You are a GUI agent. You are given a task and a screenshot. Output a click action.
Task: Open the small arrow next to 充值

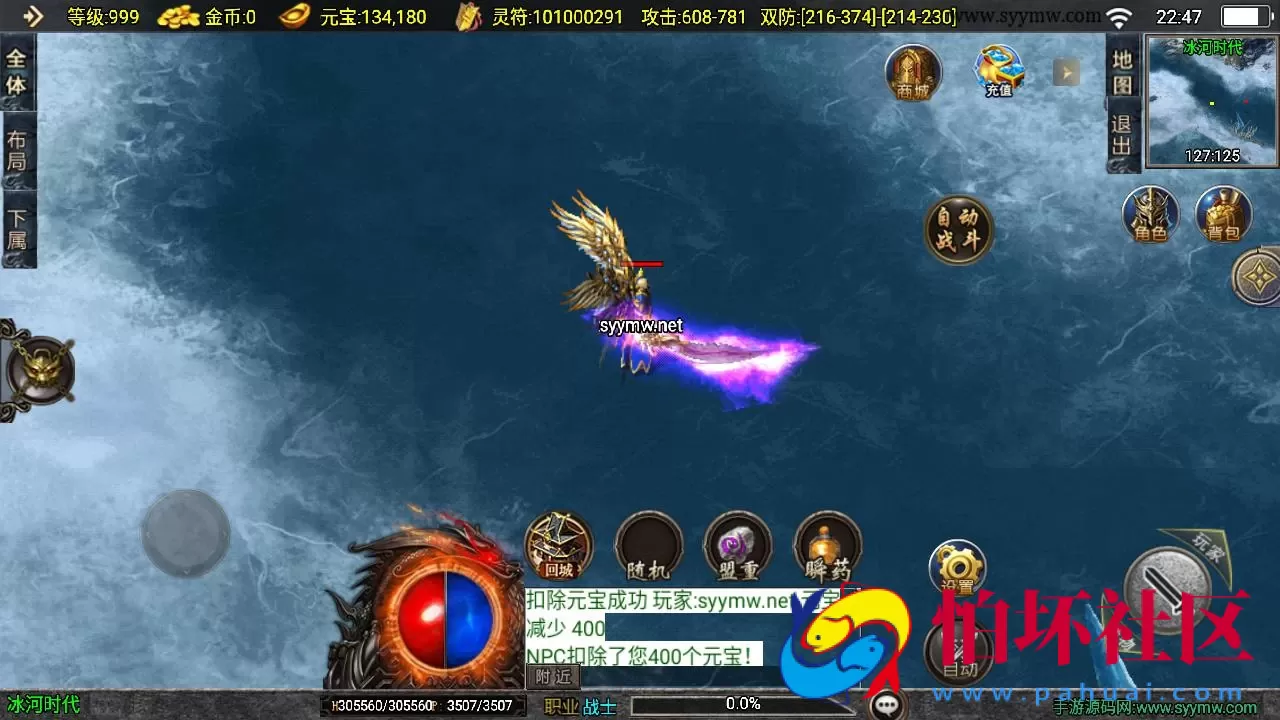pyautogui.click(x=1066, y=70)
